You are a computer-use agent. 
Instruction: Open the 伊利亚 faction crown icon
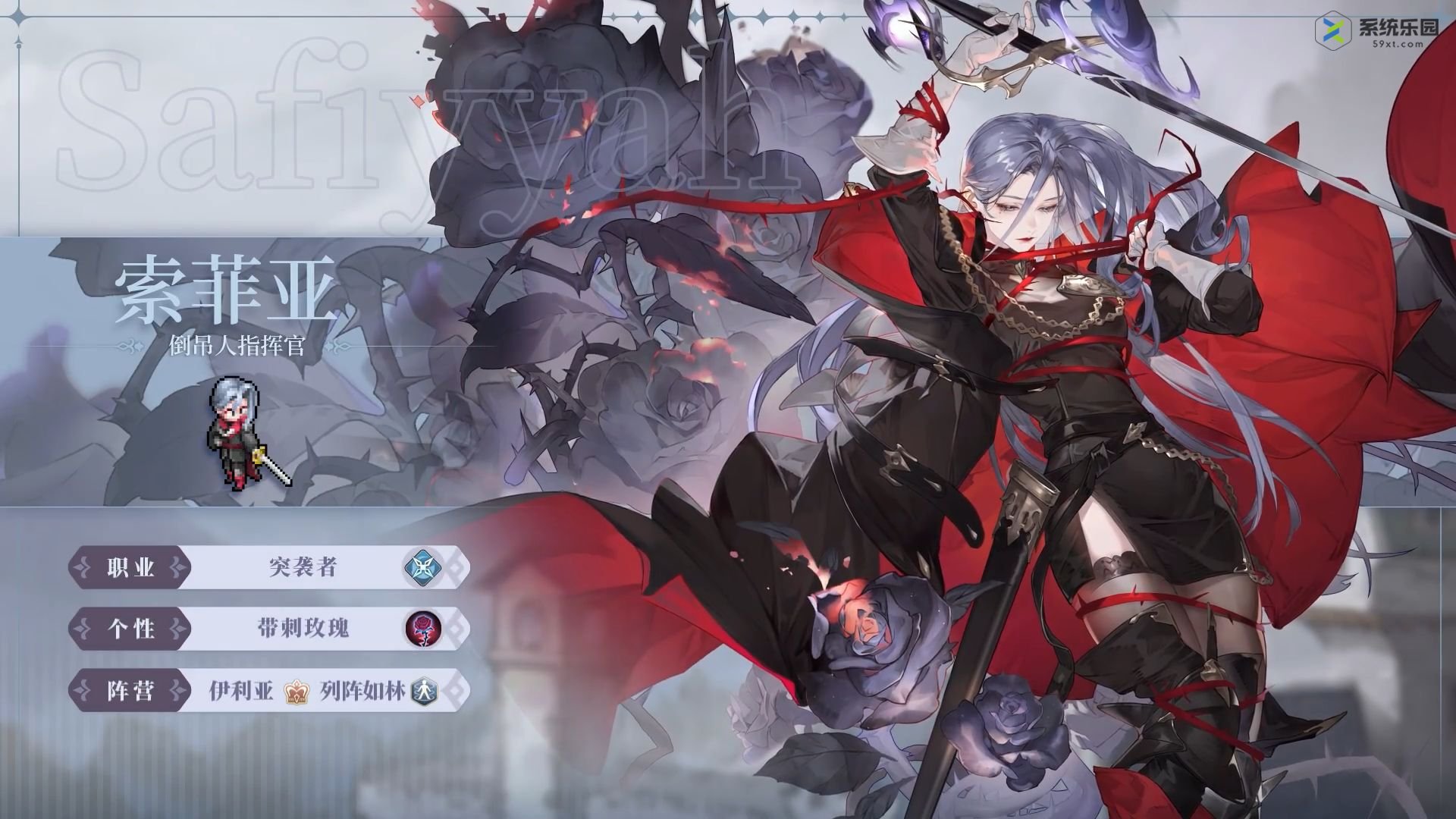point(293,690)
